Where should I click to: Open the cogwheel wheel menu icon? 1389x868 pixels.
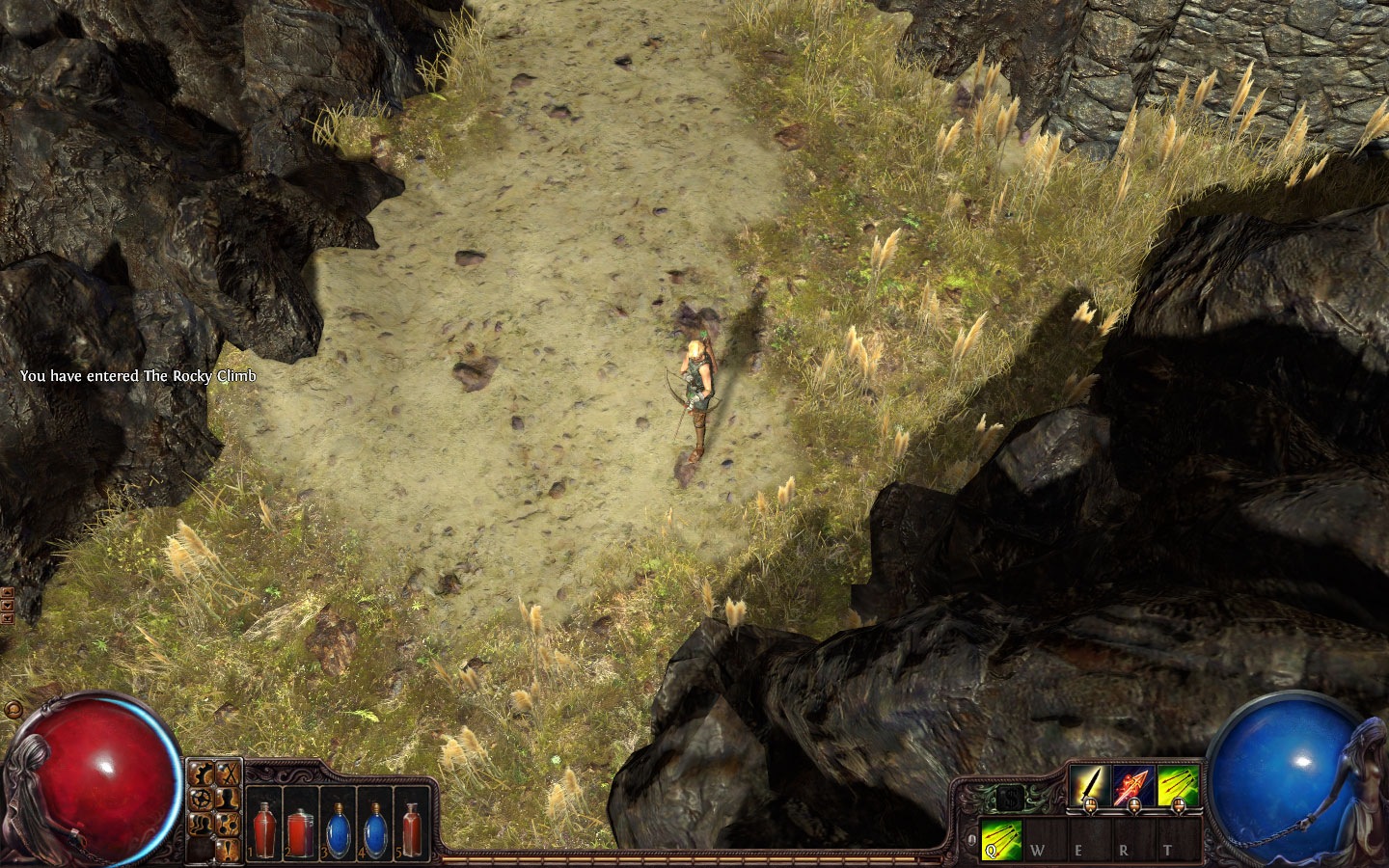(x=203, y=799)
